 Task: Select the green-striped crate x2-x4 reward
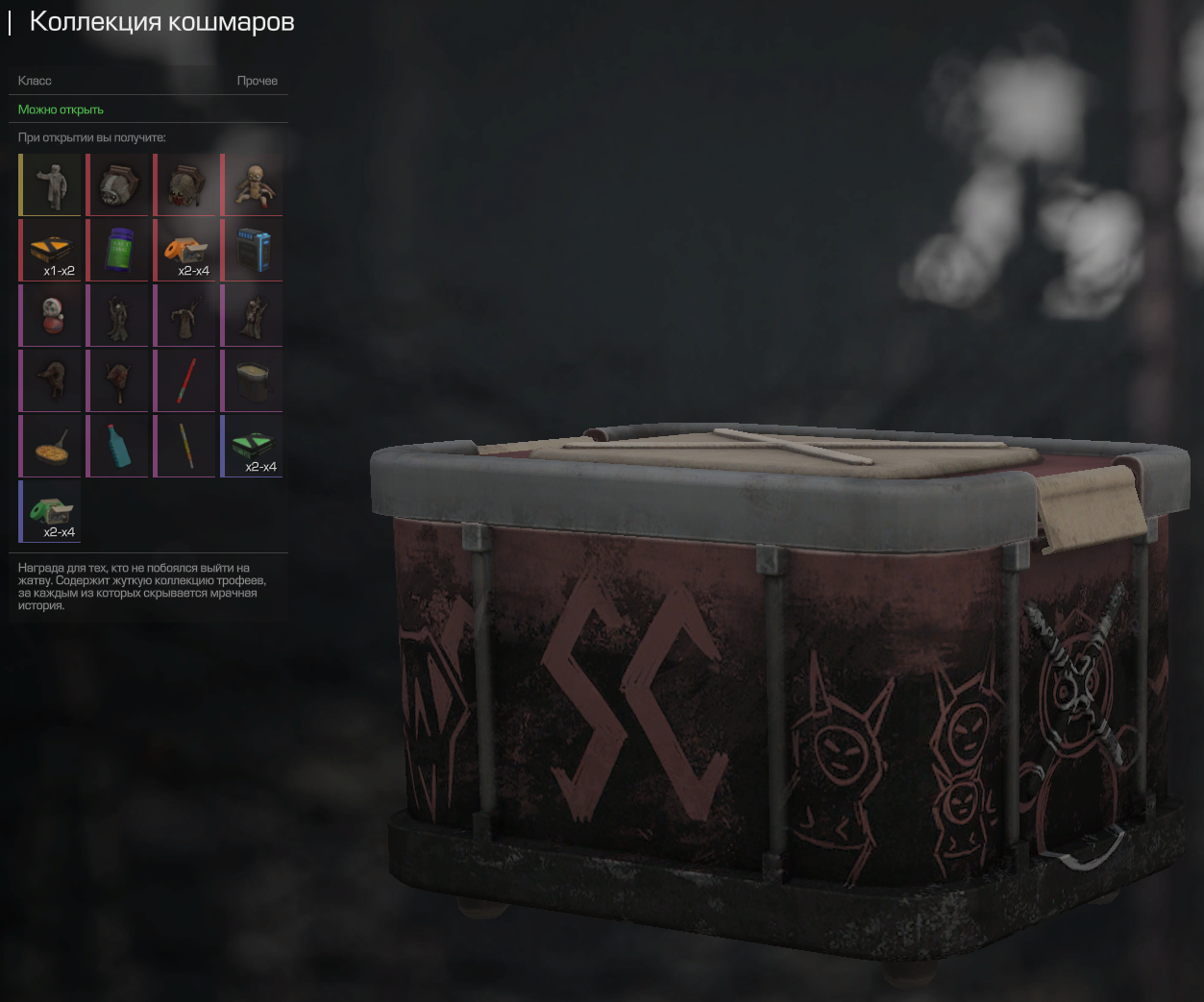point(253,446)
